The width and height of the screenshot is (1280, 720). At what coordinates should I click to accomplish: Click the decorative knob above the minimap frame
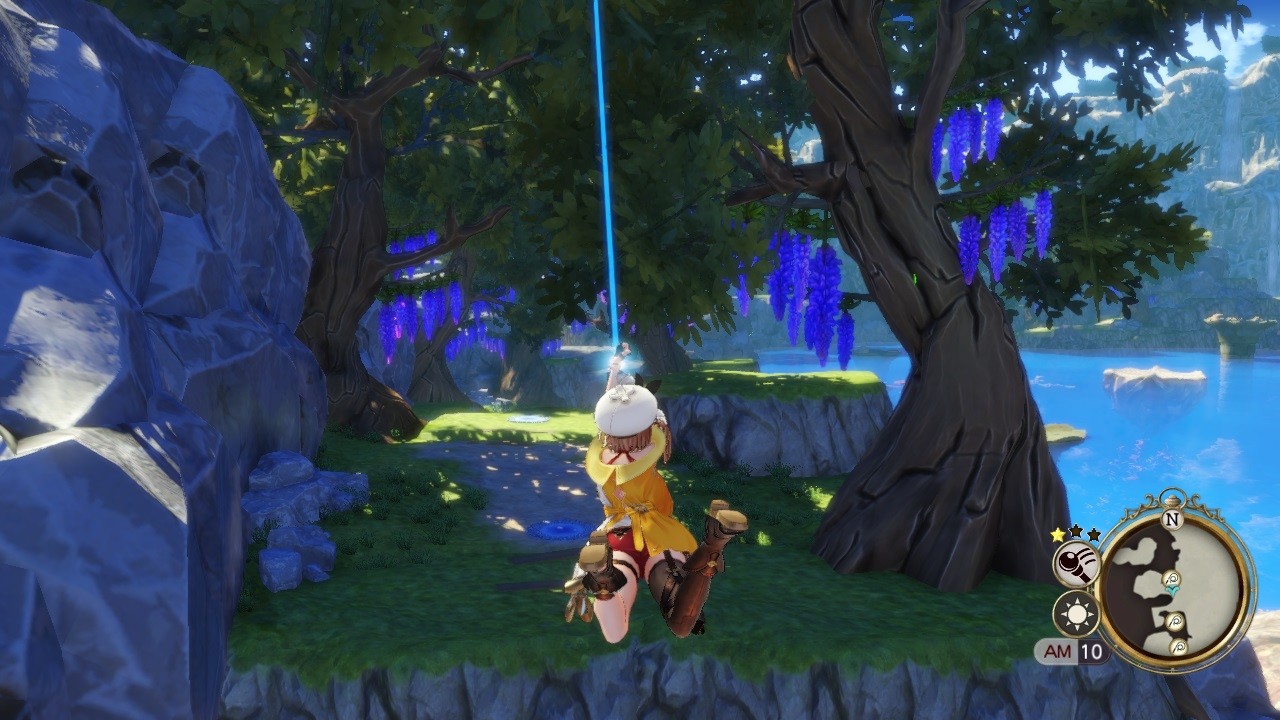[x=1173, y=498]
